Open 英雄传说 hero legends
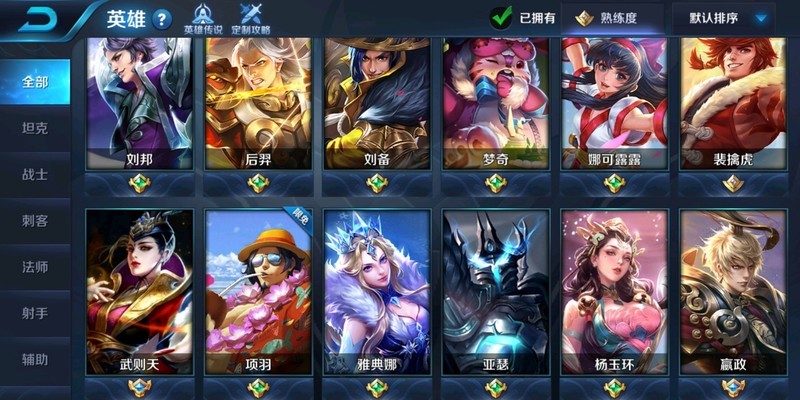This screenshot has height=400, width=800. 203,18
